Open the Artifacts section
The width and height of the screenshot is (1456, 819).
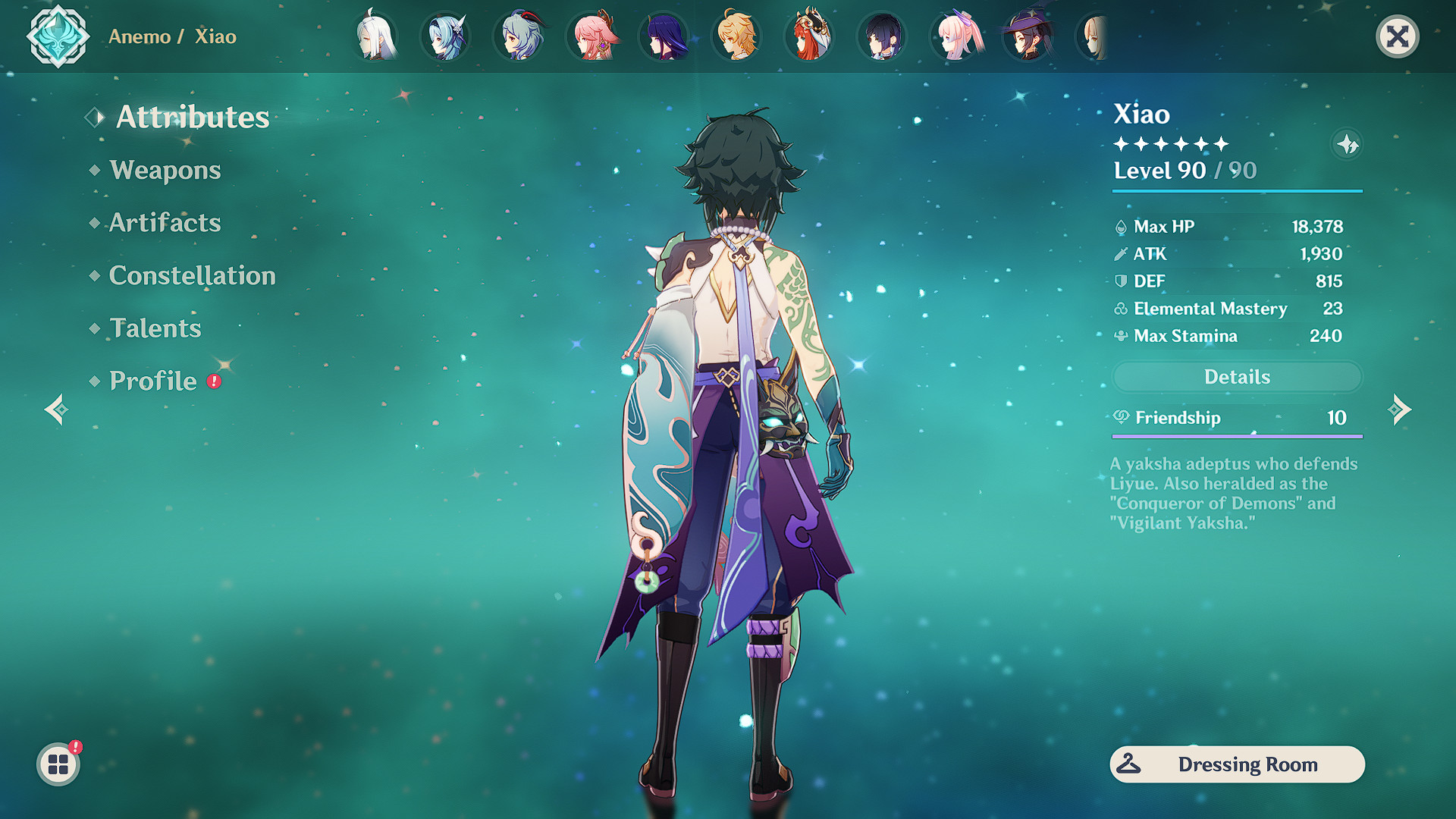[x=164, y=223]
